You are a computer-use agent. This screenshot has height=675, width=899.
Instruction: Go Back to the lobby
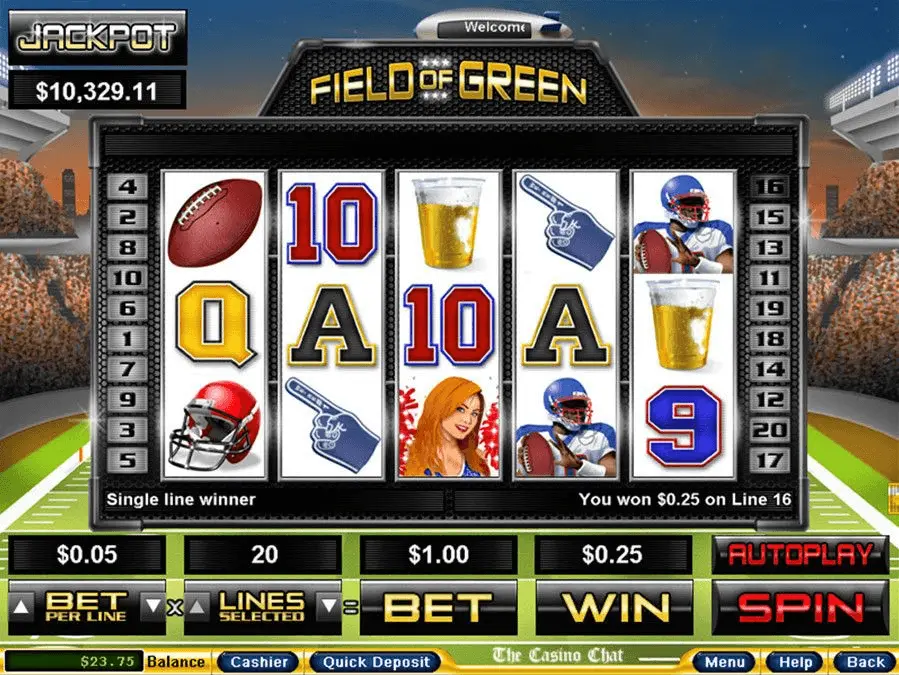click(865, 662)
